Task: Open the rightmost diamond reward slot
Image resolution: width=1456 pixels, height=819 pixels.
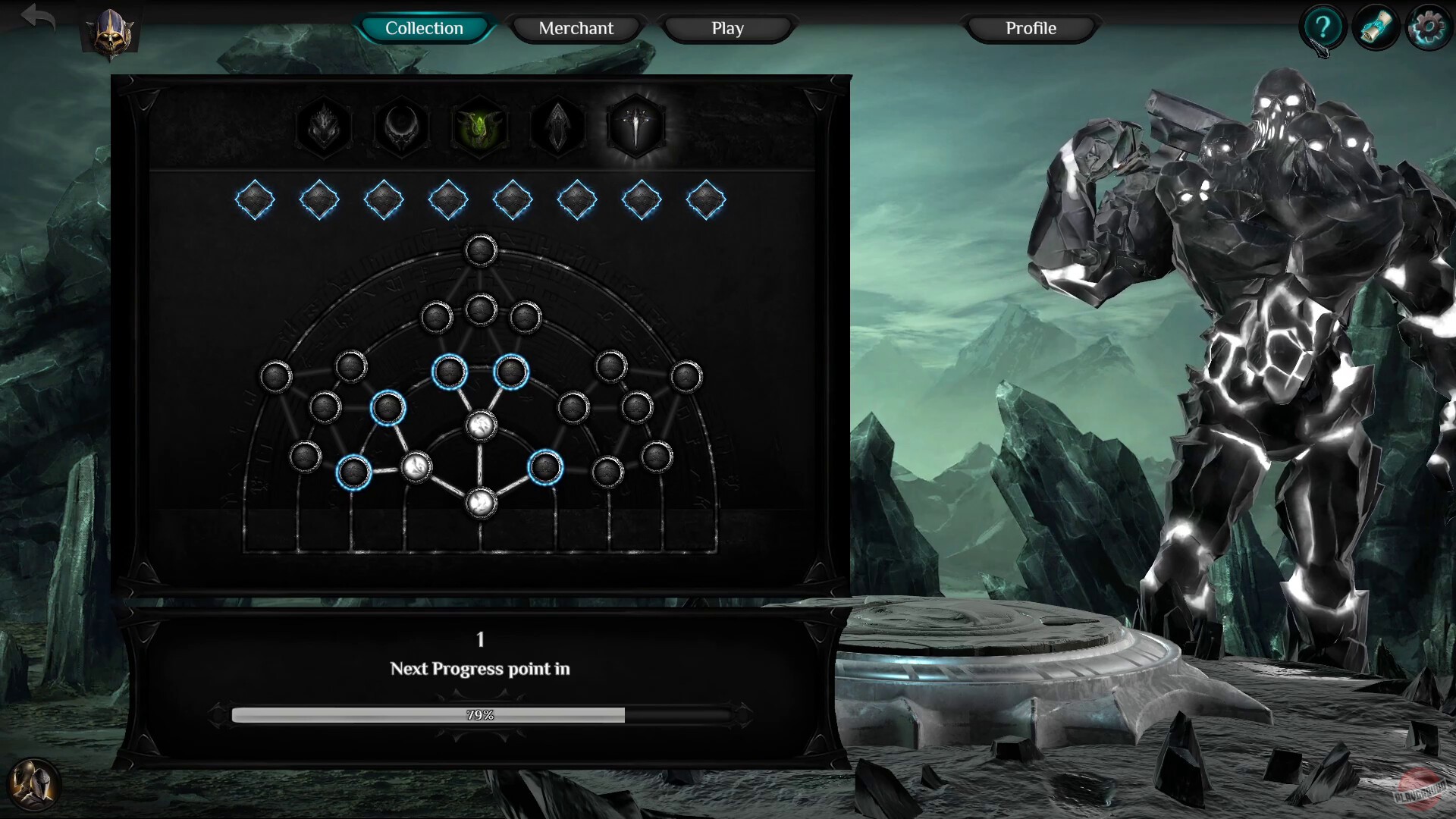Action: pyautogui.click(x=705, y=199)
